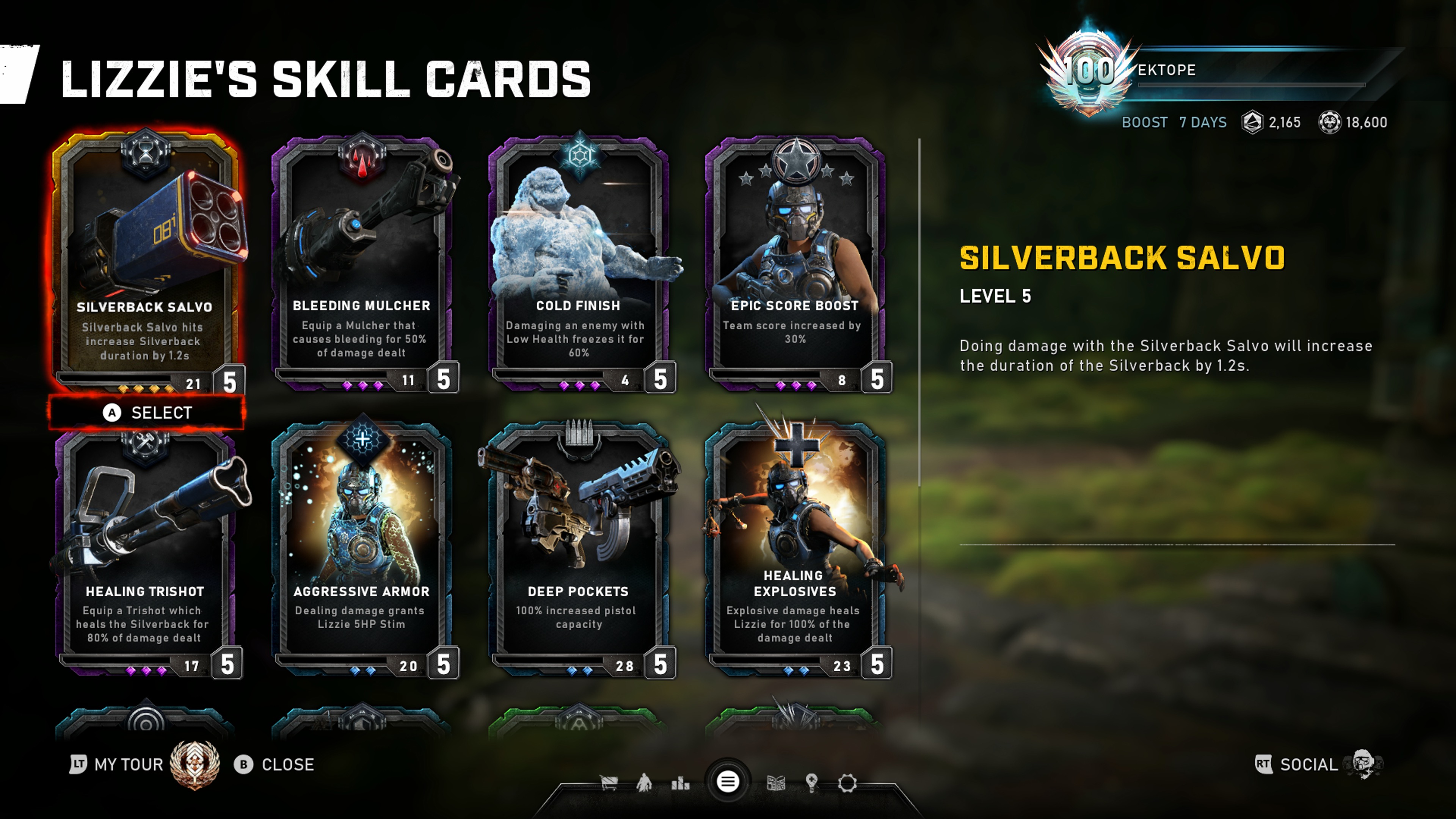The image size is (1456, 819).
Task: Choose the Healing Trishot card
Action: [x=145, y=551]
